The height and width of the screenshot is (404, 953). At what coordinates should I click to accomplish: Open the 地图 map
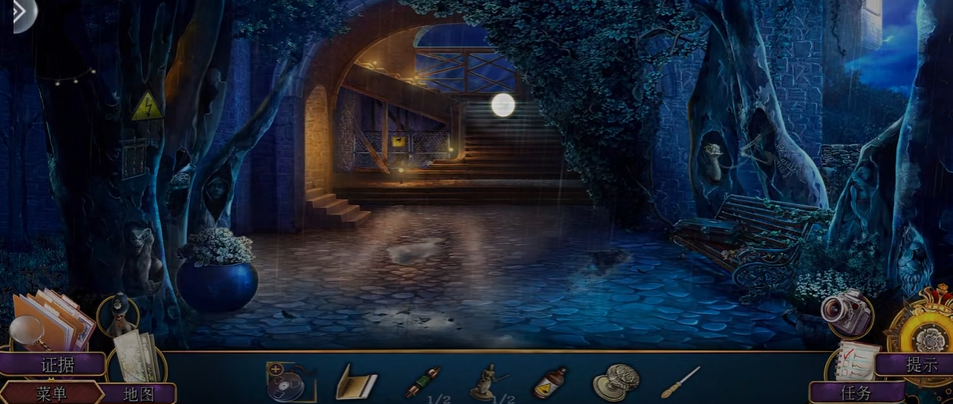[x=138, y=393]
